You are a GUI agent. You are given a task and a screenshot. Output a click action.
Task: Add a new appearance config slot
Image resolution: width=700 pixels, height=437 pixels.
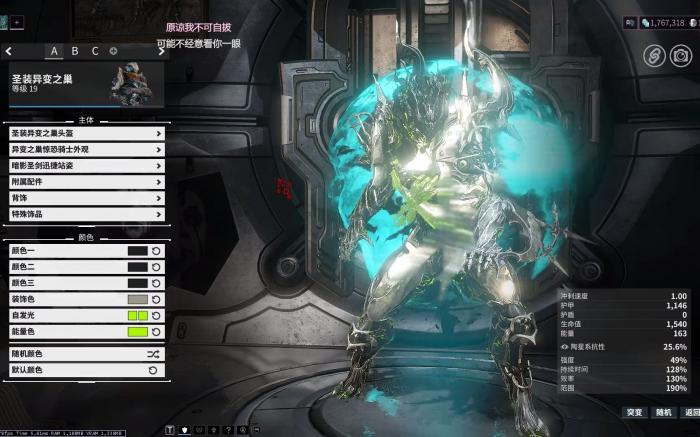(x=113, y=51)
